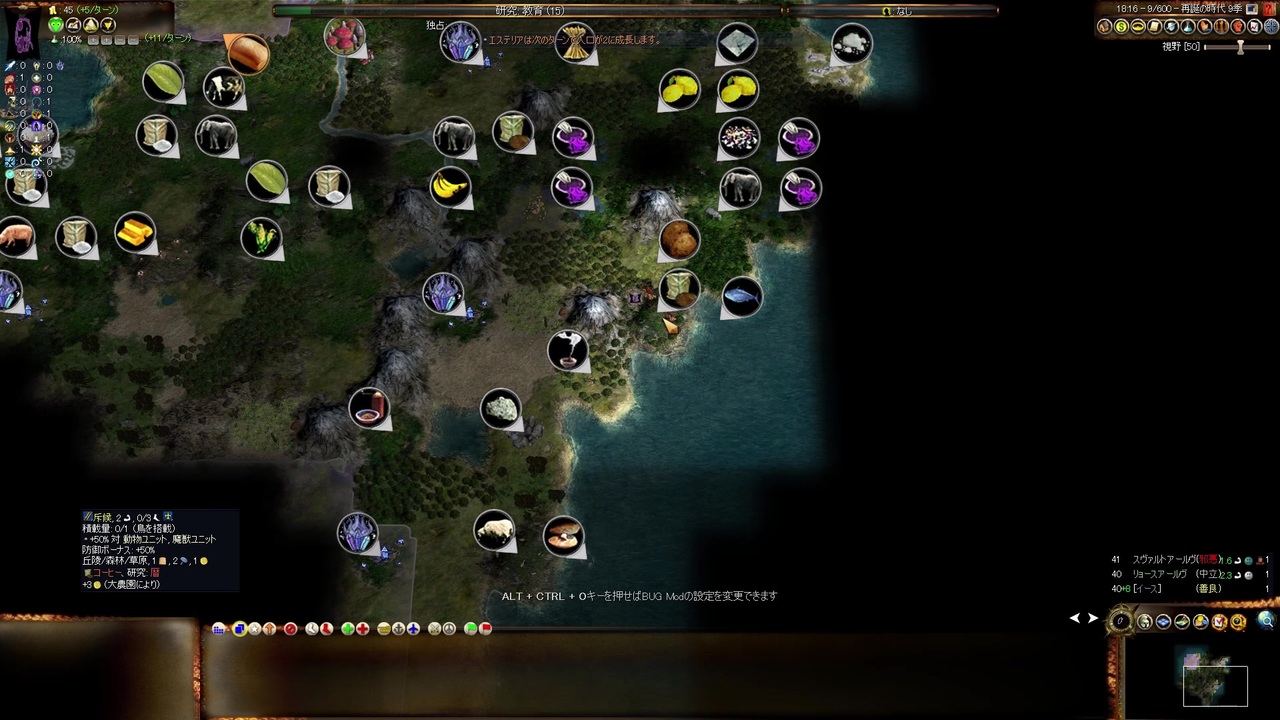Screen dimensions: 1280x720
Task: Open the civics screen via the scroll icon
Action: 1154,26
